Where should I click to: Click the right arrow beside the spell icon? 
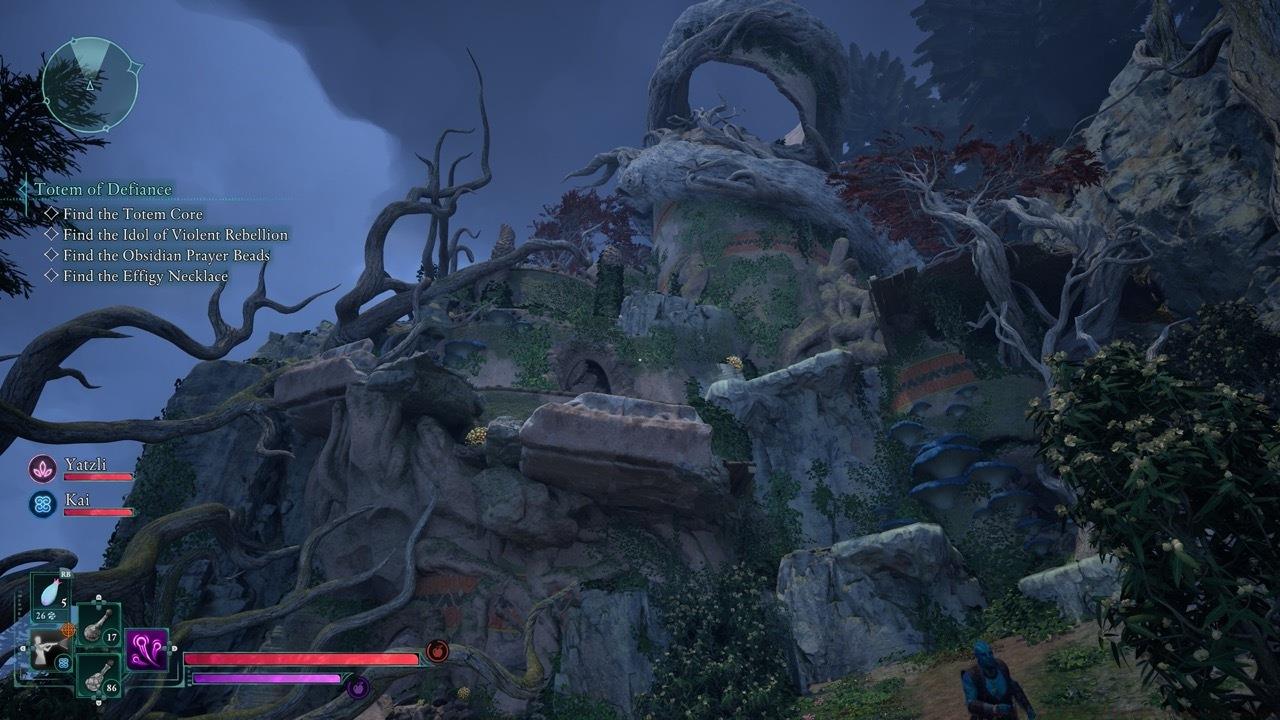(173, 648)
